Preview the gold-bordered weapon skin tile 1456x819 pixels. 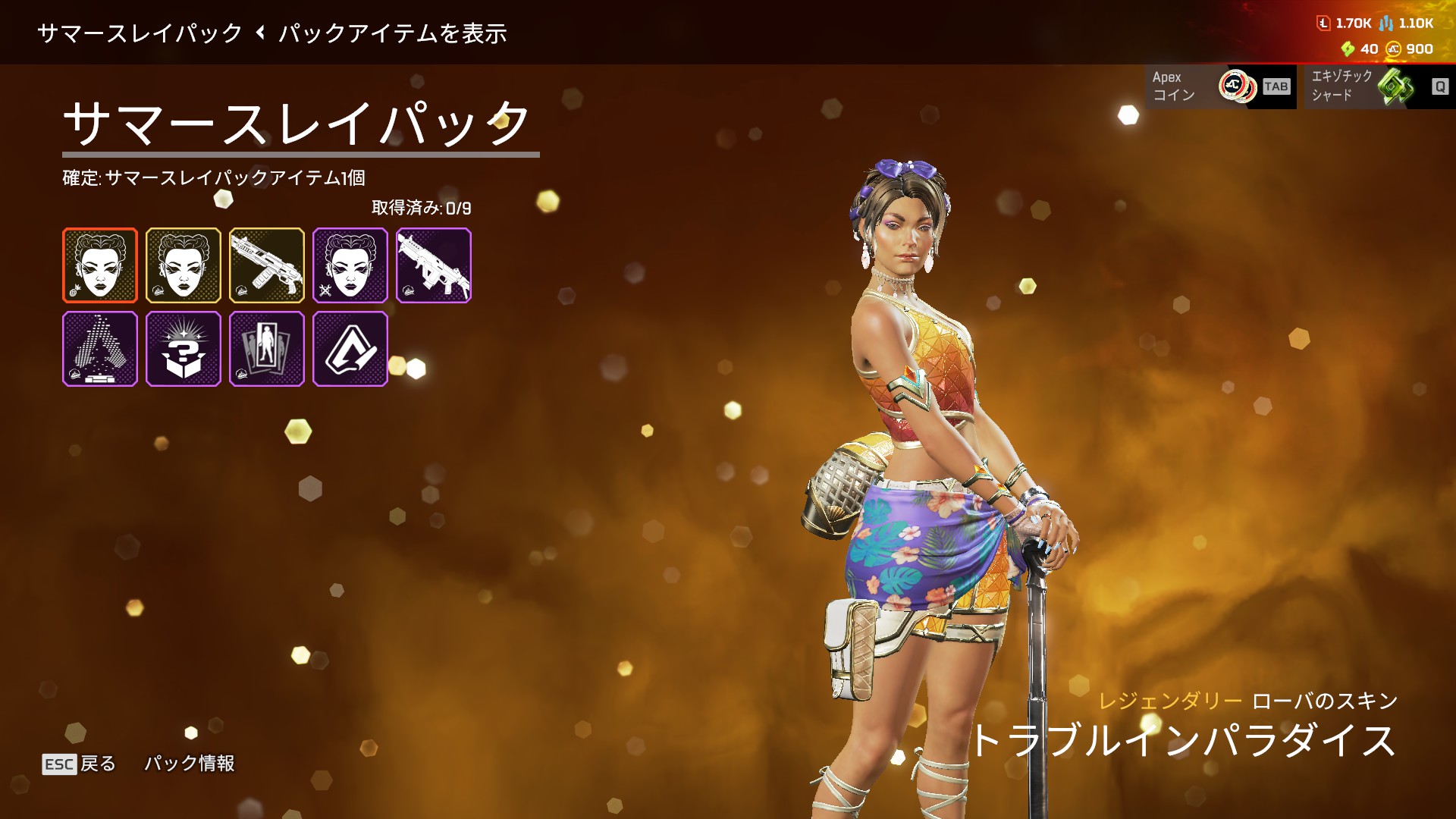click(x=267, y=265)
